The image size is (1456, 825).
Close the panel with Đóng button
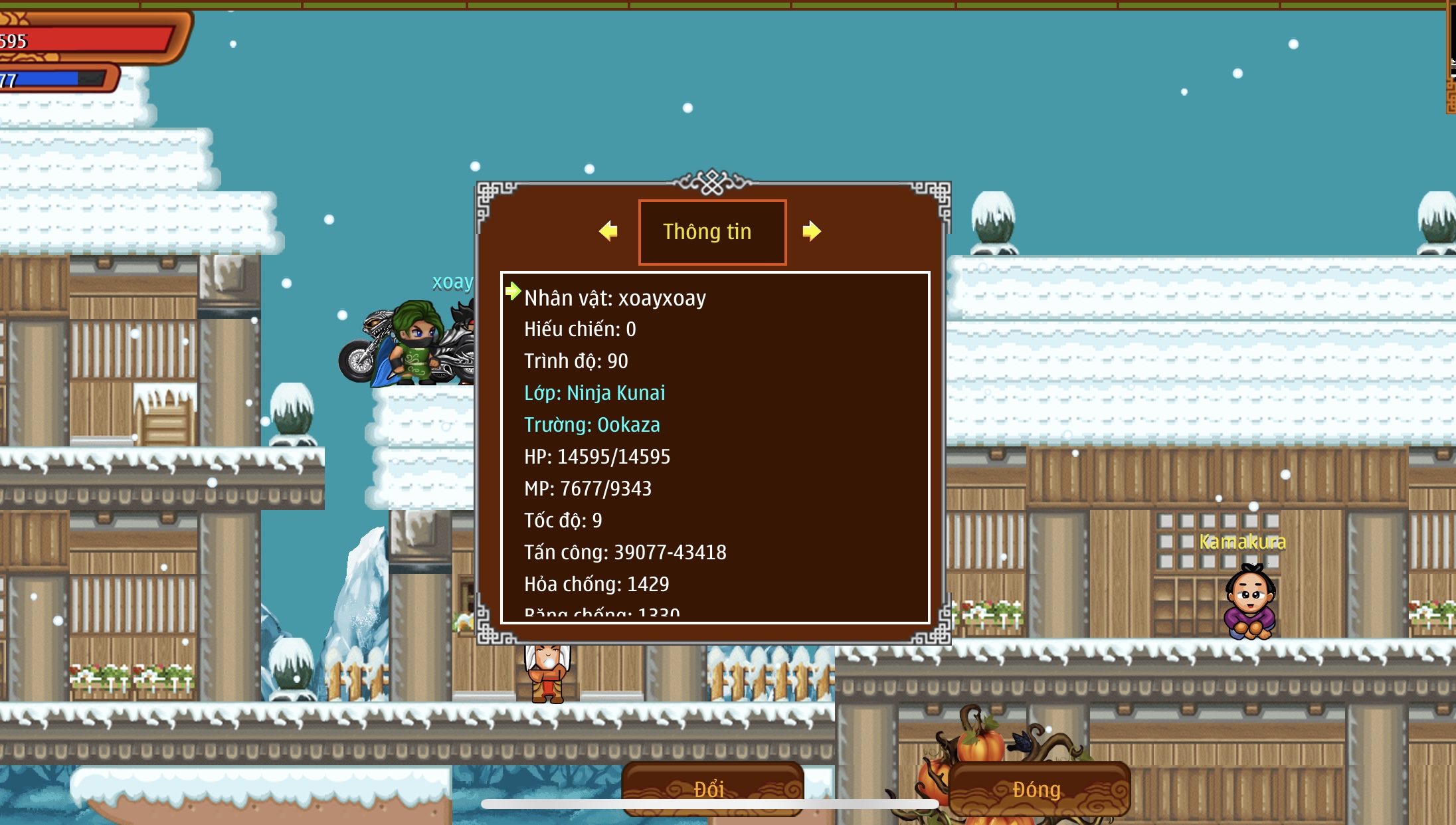point(1038,788)
